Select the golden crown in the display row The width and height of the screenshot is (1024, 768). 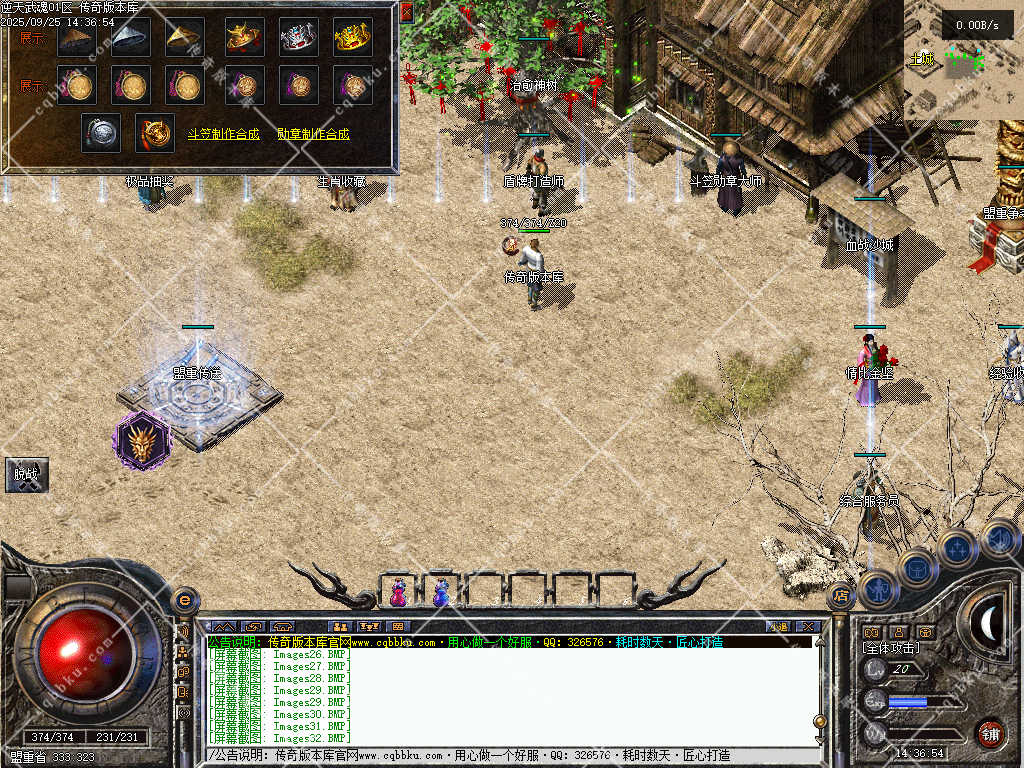pos(352,37)
